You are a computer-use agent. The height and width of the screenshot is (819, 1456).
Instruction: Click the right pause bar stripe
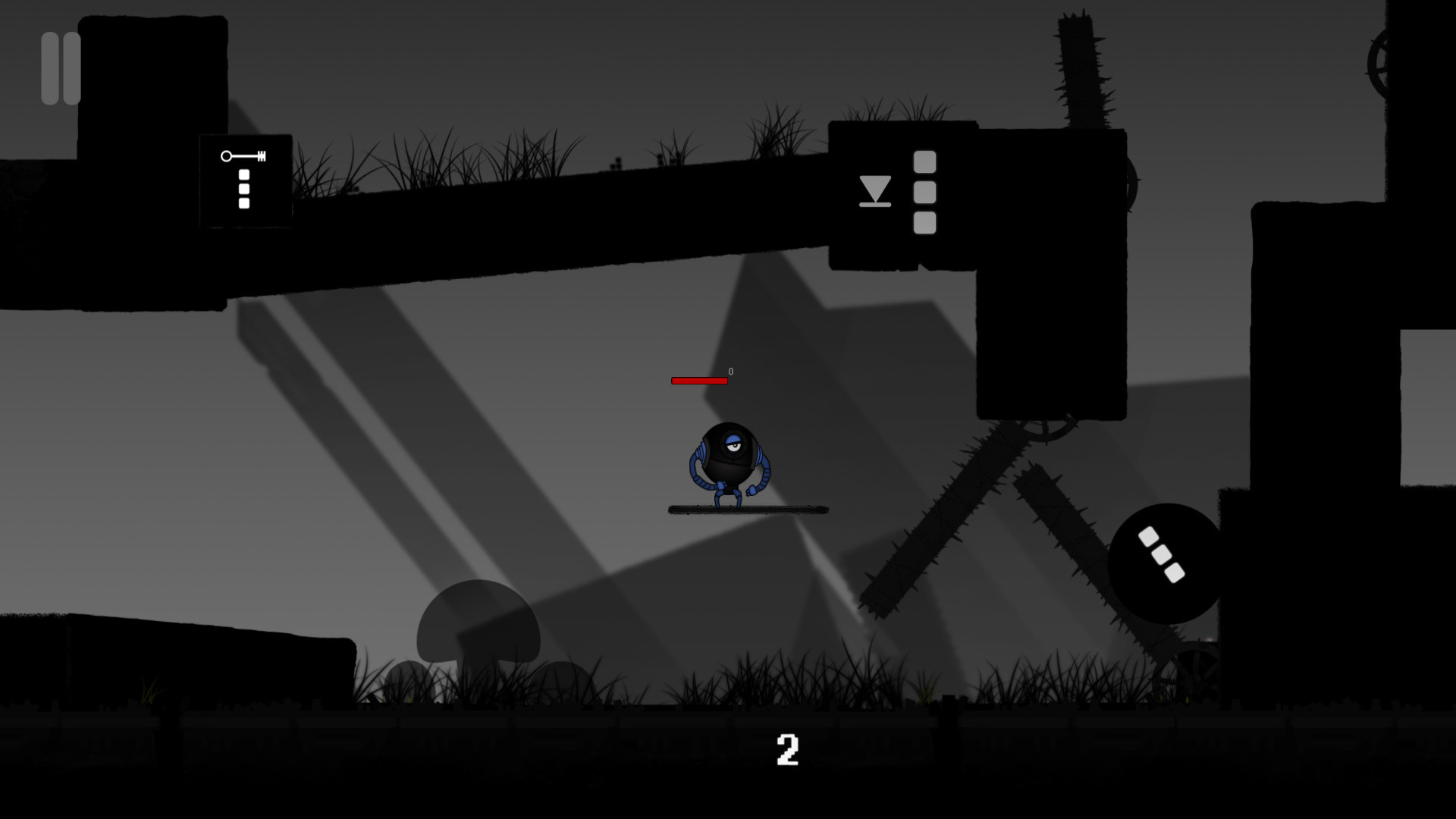(73, 67)
